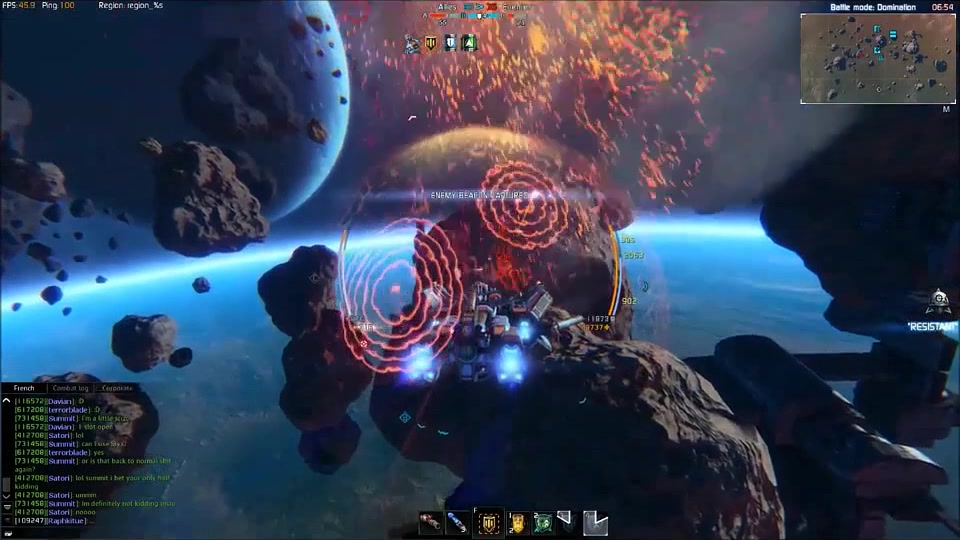Viewport: 960px width, 540px height.
Task: Click the chat scroll-up arrow
Action: tap(6, 401)
